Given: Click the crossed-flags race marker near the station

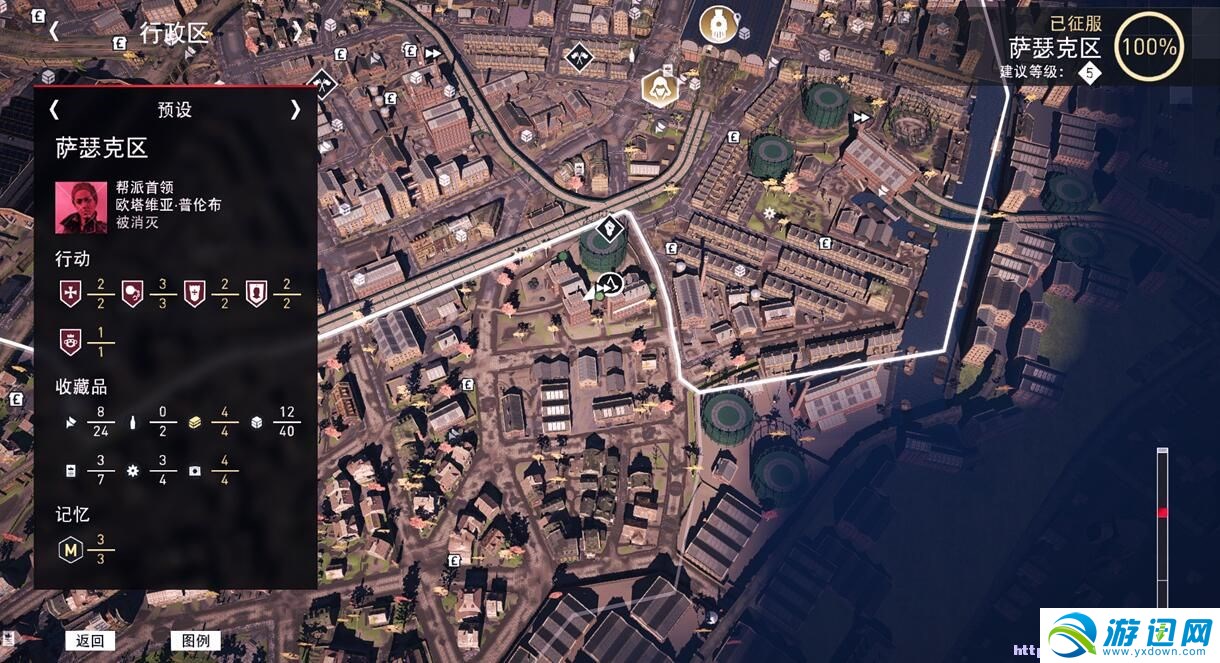Looking at the screenshot, I should point(578,57).
